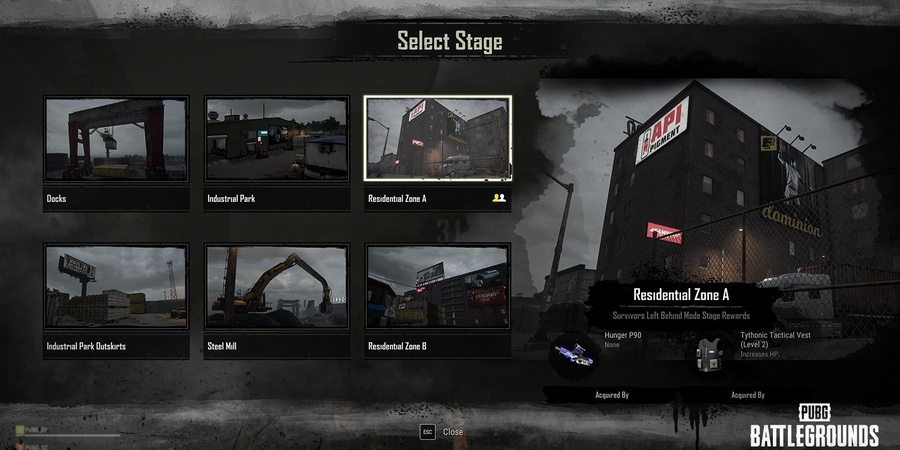
Task: Inspect the Tythonic Tactical Vest reward
Action: pyautogui.click(x=713, y=353)
